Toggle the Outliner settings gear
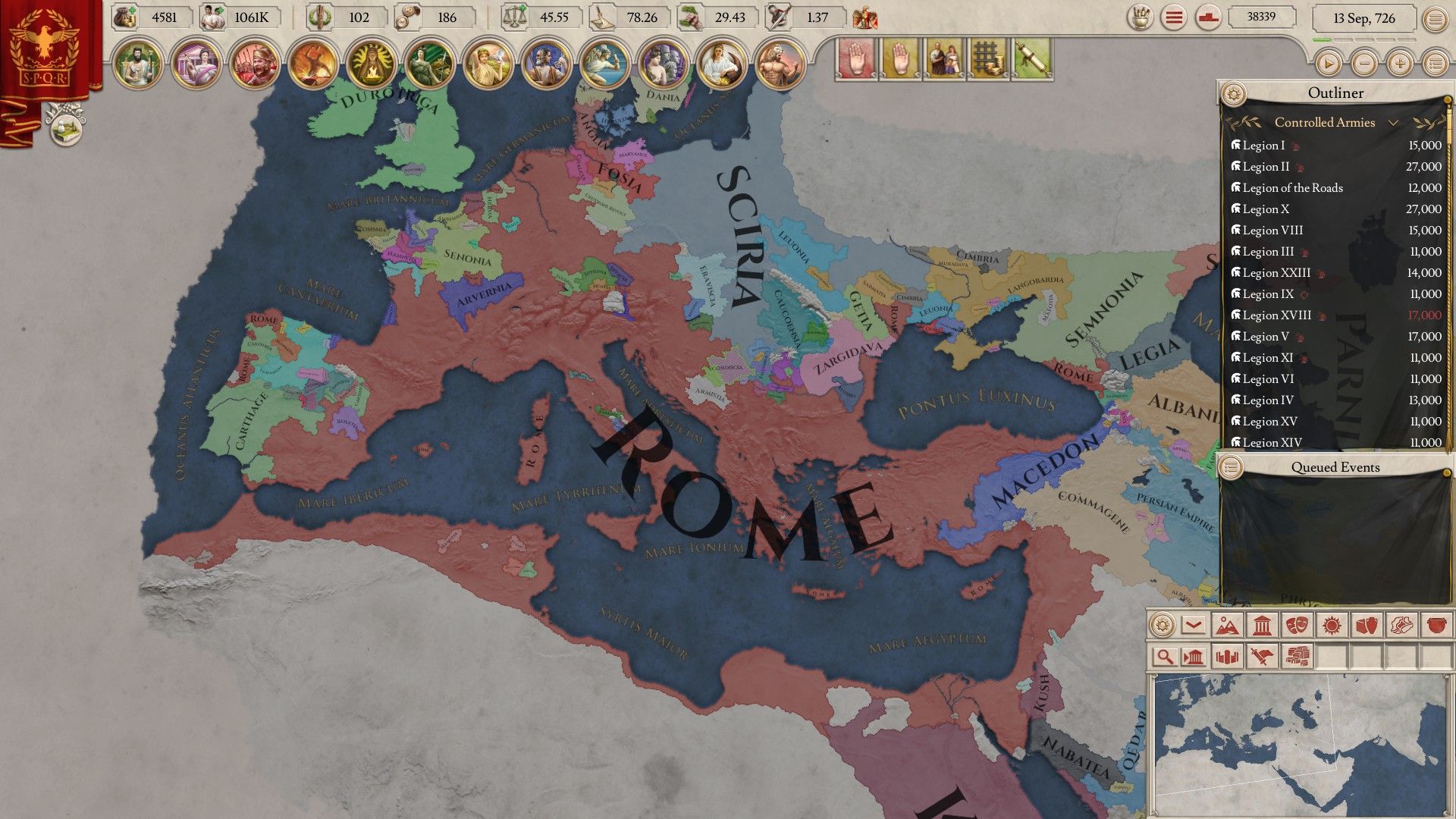Image resolution: width=1456 pixels, height=819 pixels. (x=1235, y=93)
